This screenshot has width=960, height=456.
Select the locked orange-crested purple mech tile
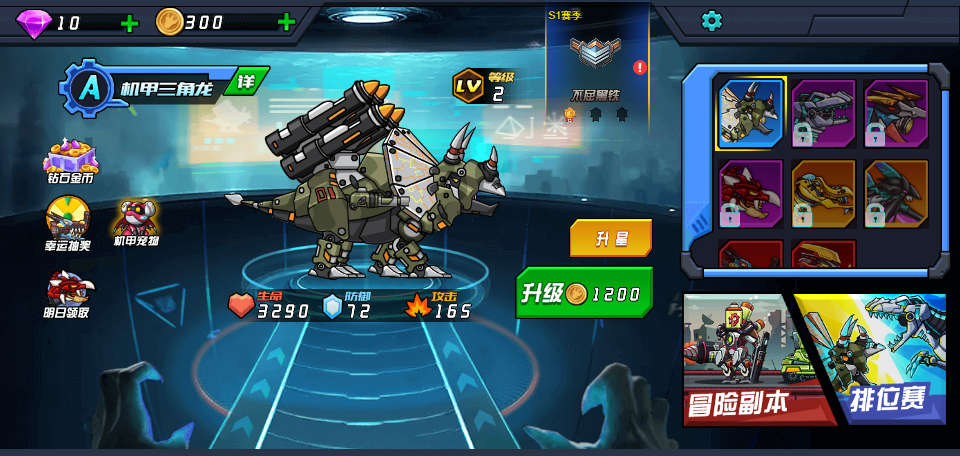(896, 113)
